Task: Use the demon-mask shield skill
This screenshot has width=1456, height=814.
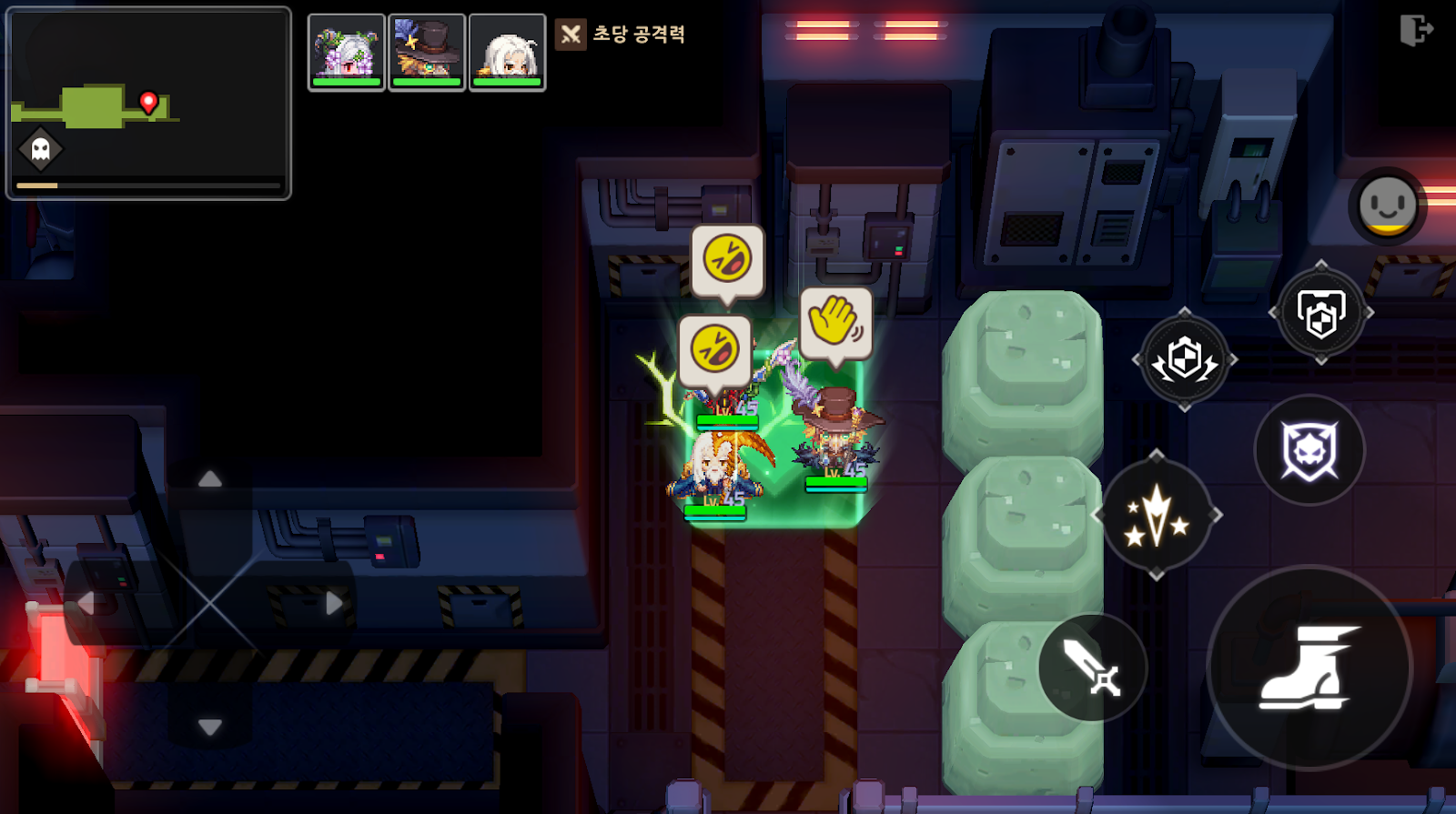Action: 1309,450
